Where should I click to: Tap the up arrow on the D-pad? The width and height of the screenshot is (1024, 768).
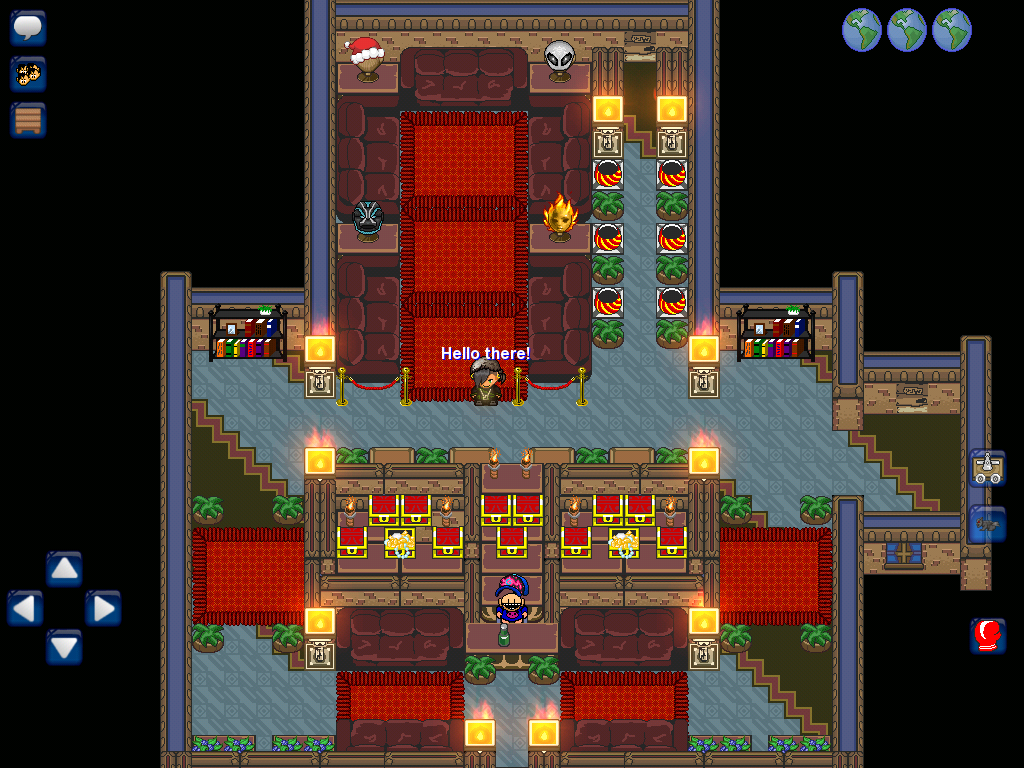[x=64, y=569]
